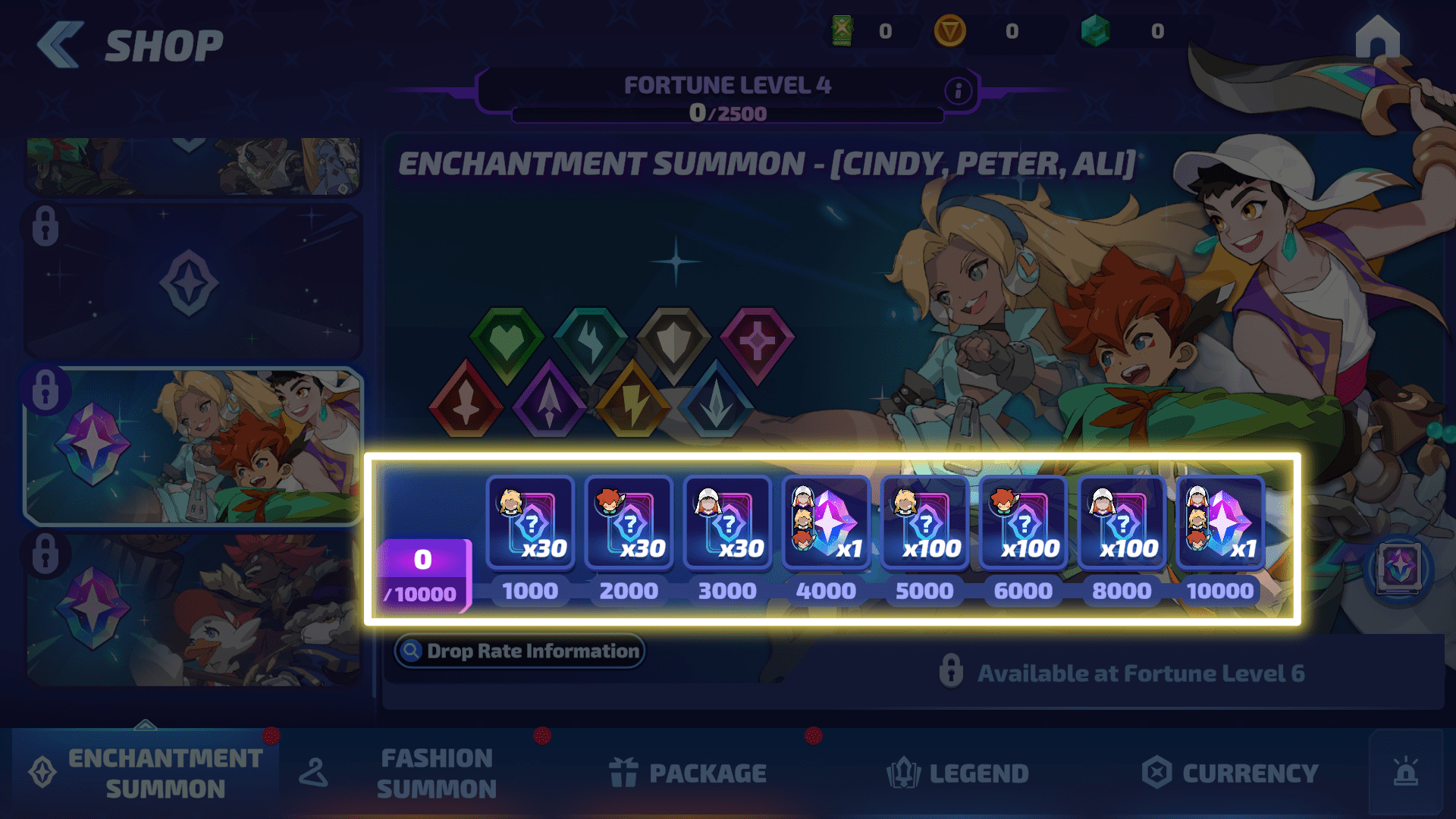The image size is (1456, 819).
Task: Select the 5000 milestone x100 reward
Action: tap(924, 522)
